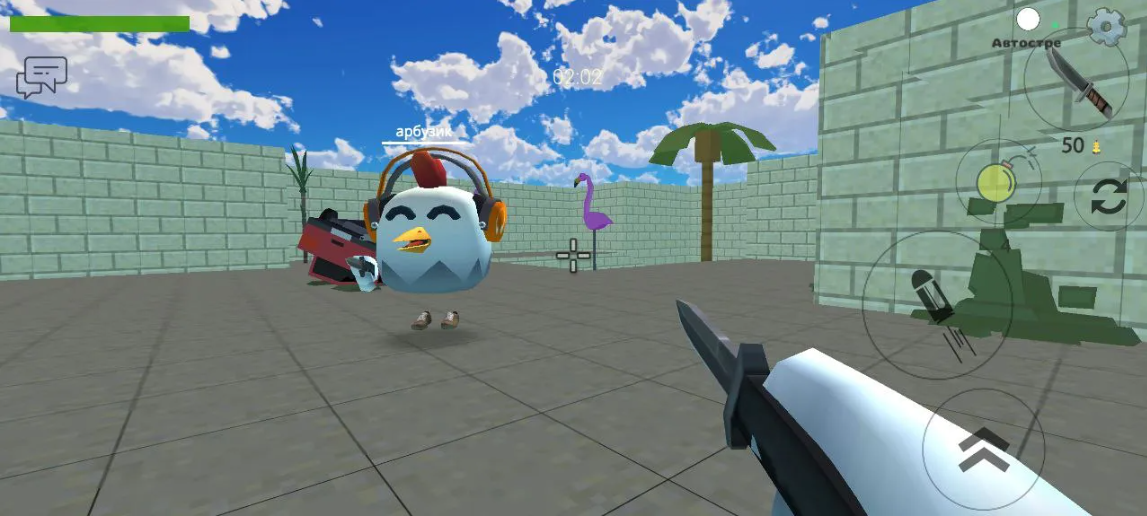Throw a grenade with the bomb button

[x=998, y=182]
